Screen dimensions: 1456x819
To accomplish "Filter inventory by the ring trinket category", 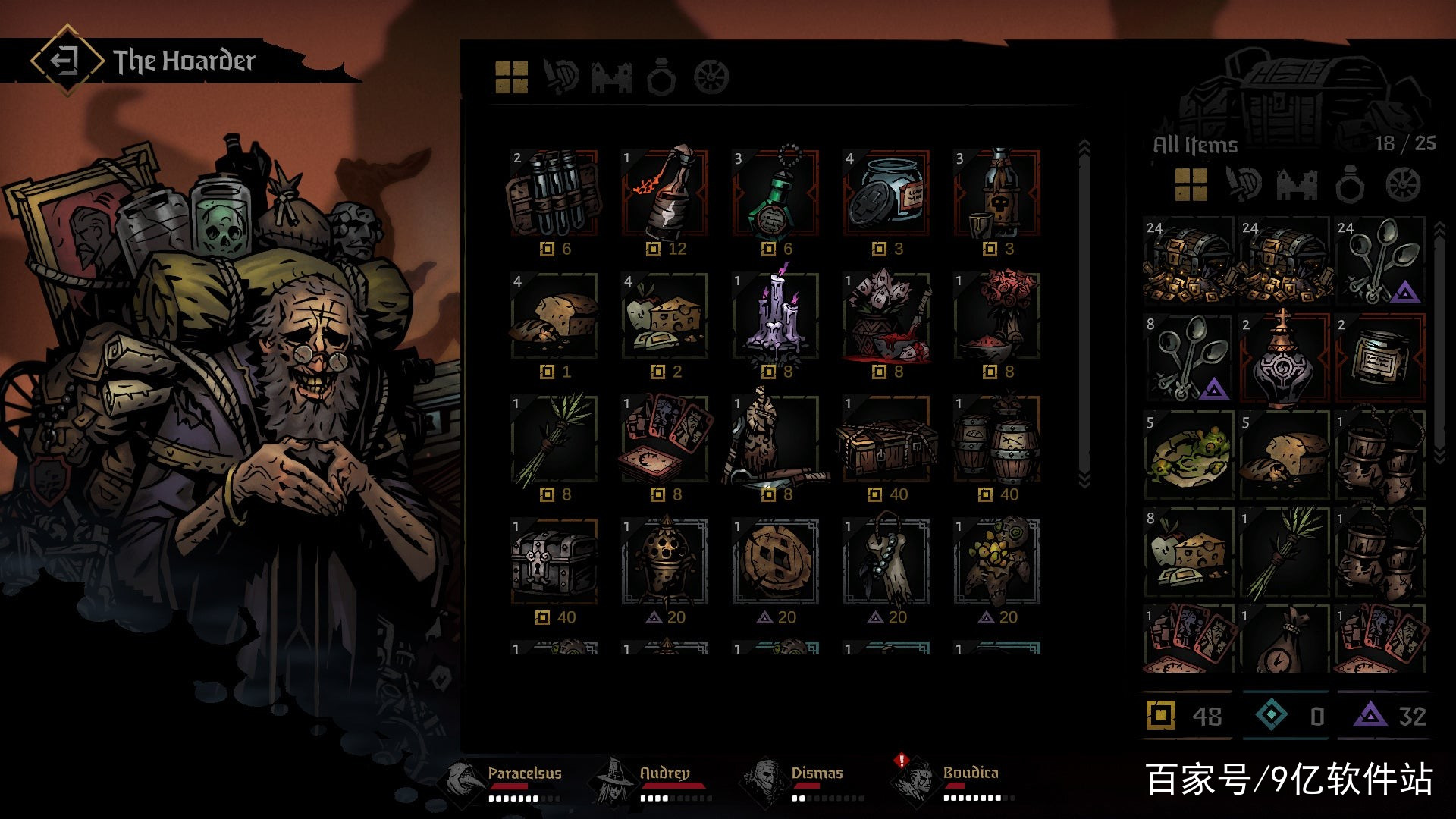I will [x=1350, y=184].
